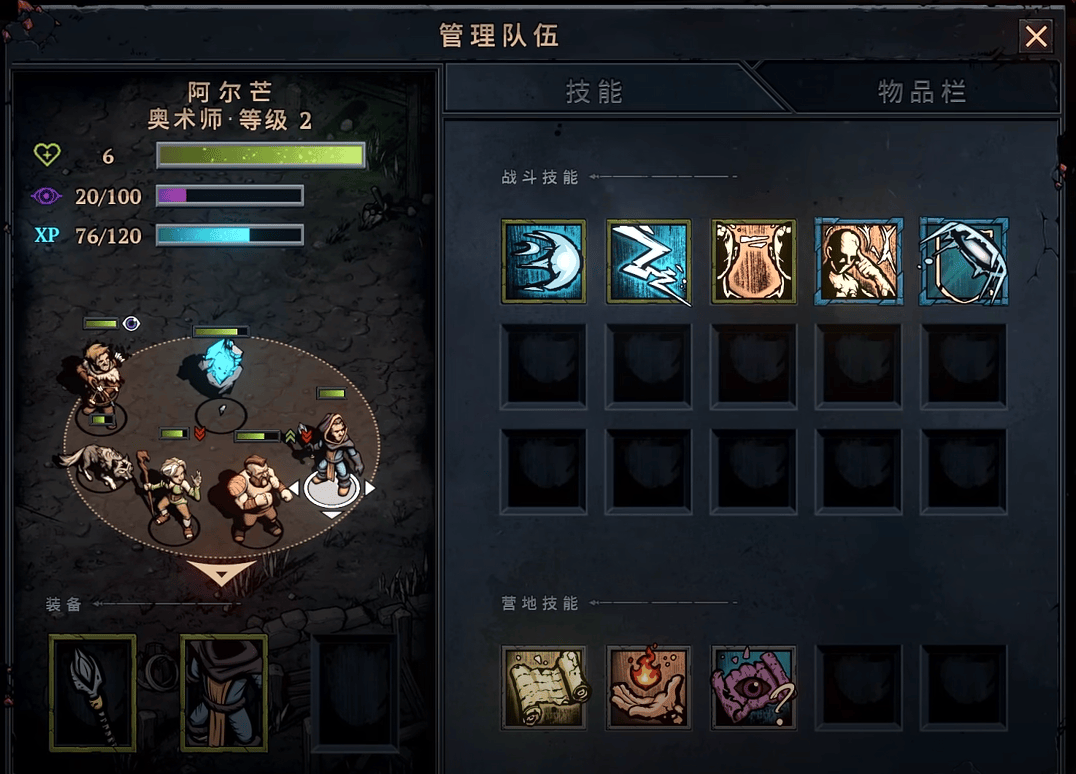
Task: Open the 物品栏 inventory tab
Action: [921, 92]
